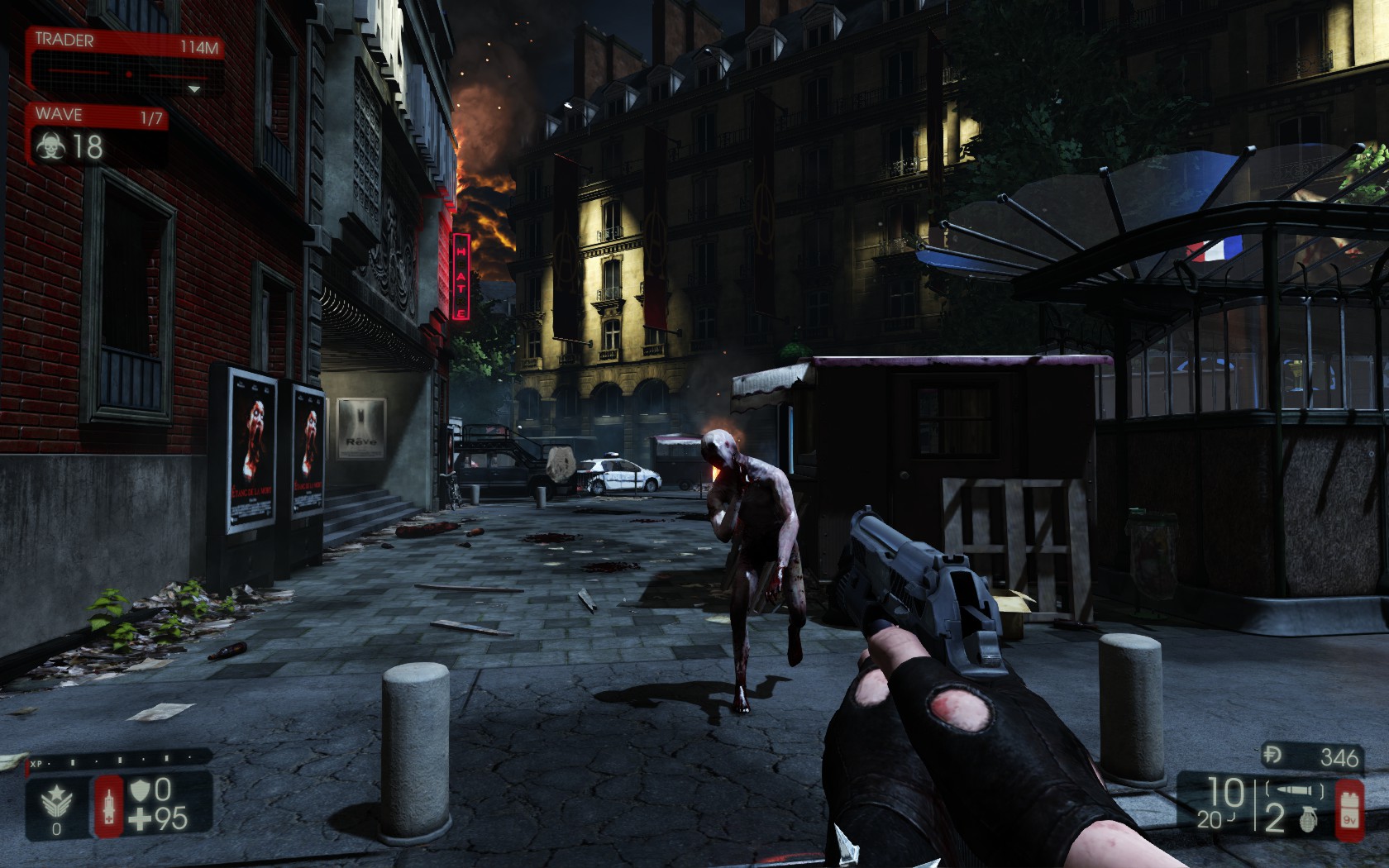Click the Trader compass tracker
The width and height of the screenshot is (1389, 868).
126,75
